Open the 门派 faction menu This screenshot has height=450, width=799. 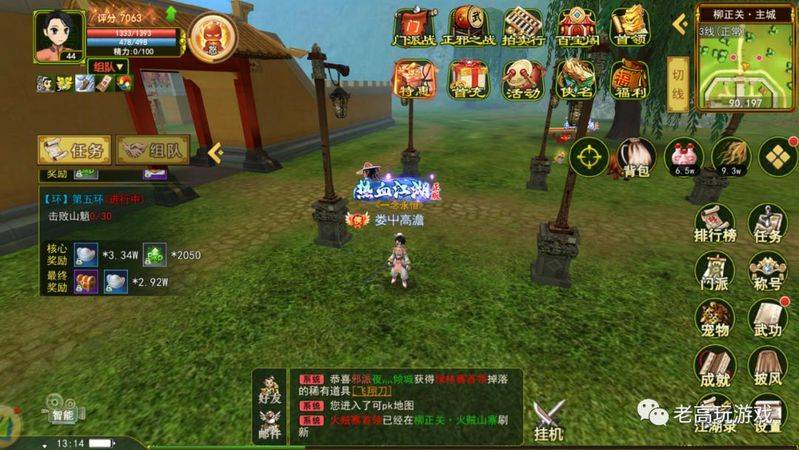point(715,274)
